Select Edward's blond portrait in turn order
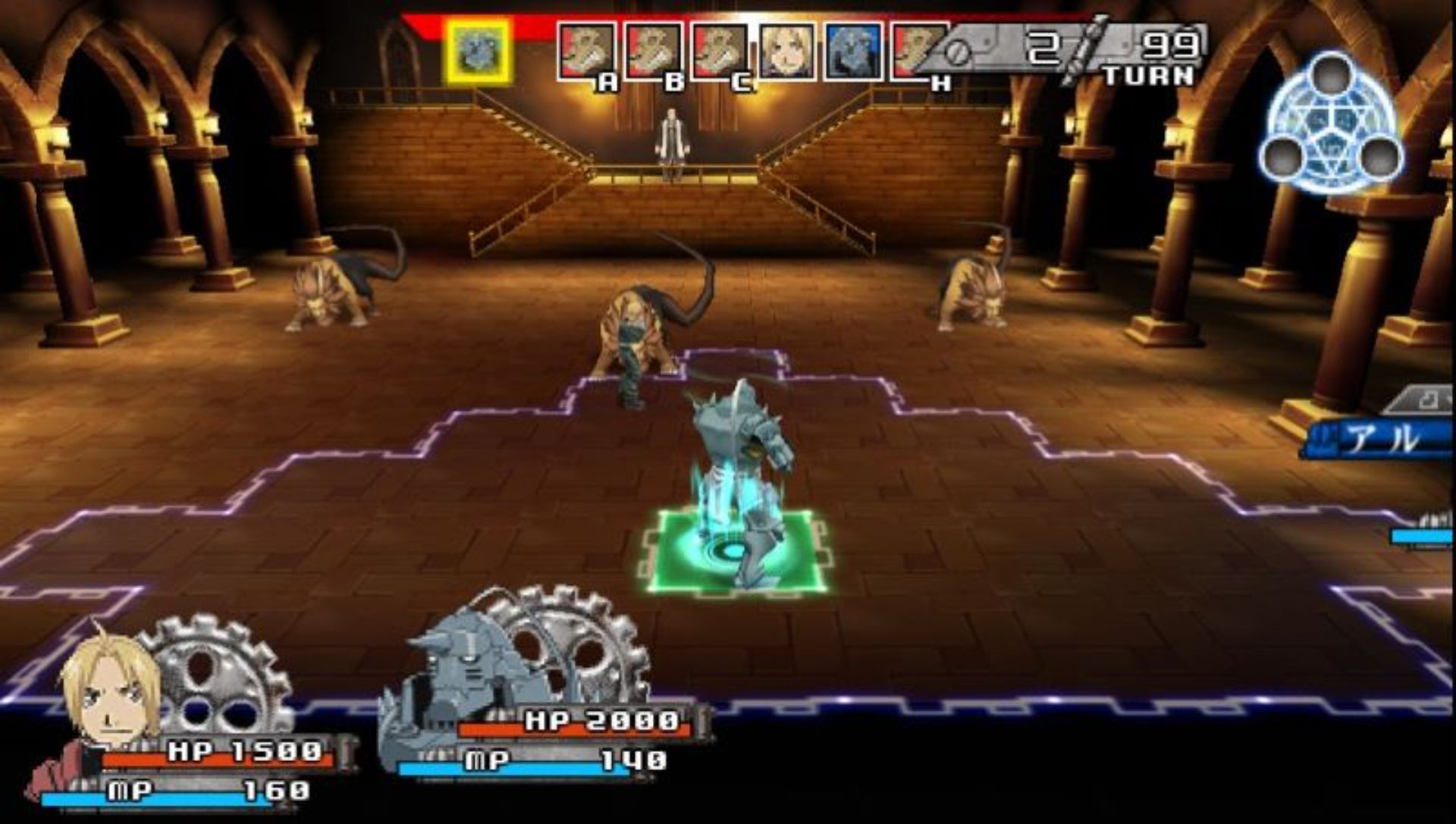This screenshot has width=1456, height=824. 787,52
